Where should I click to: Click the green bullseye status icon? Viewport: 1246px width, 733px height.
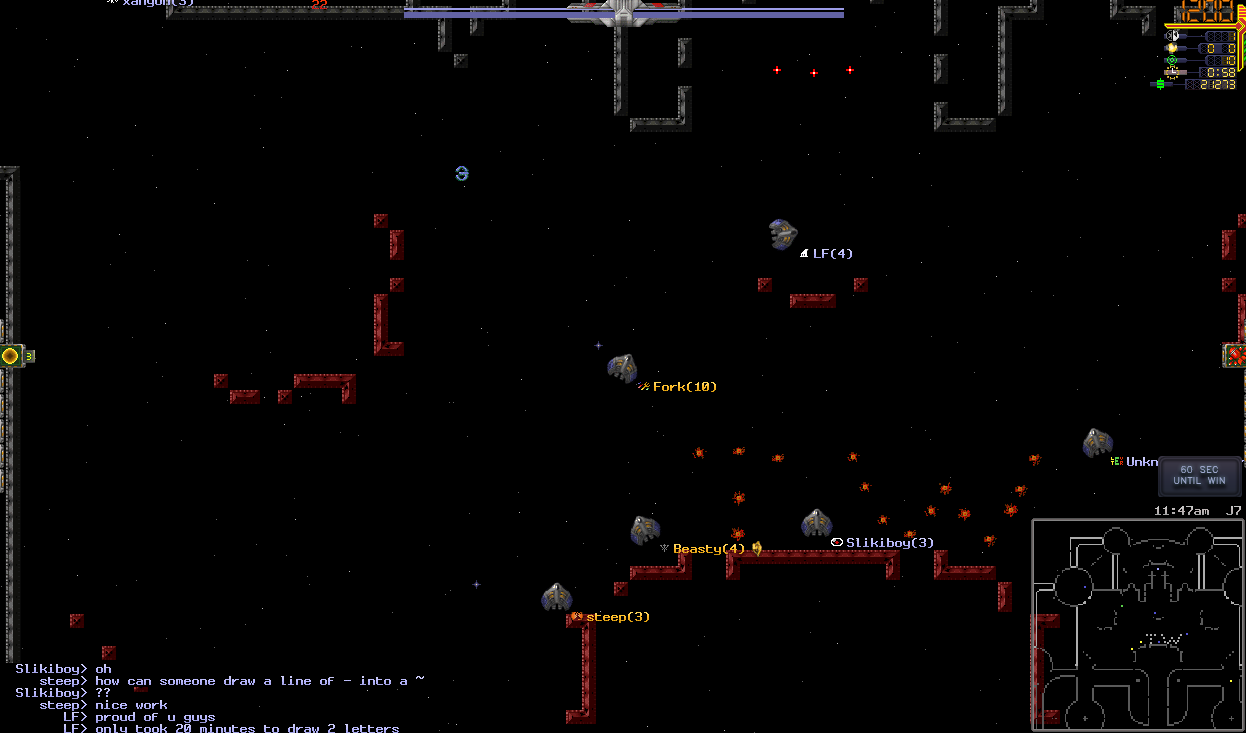click(1172, 60)
